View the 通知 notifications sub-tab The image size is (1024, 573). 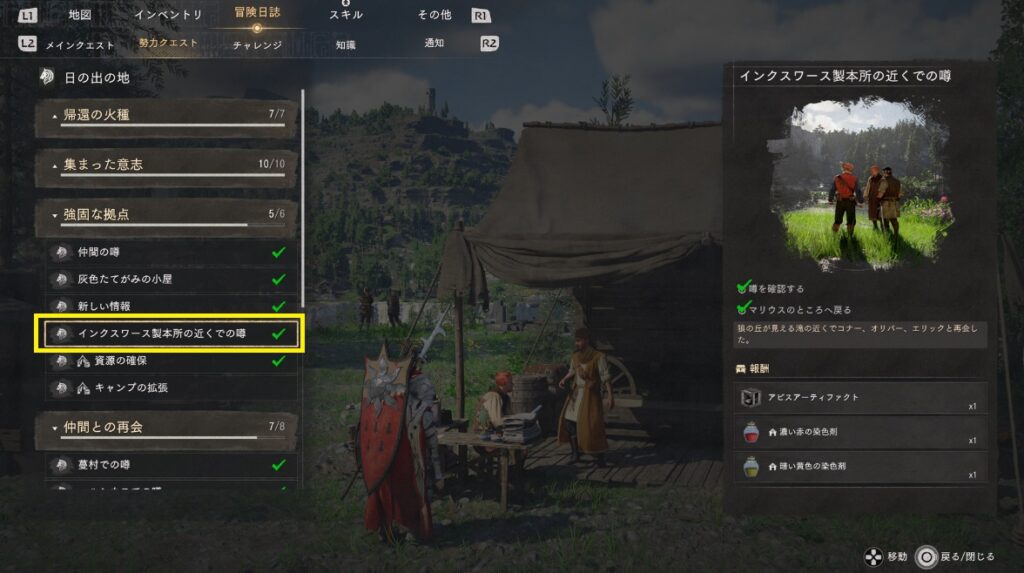pyautogui.click(x=435, y=44)
